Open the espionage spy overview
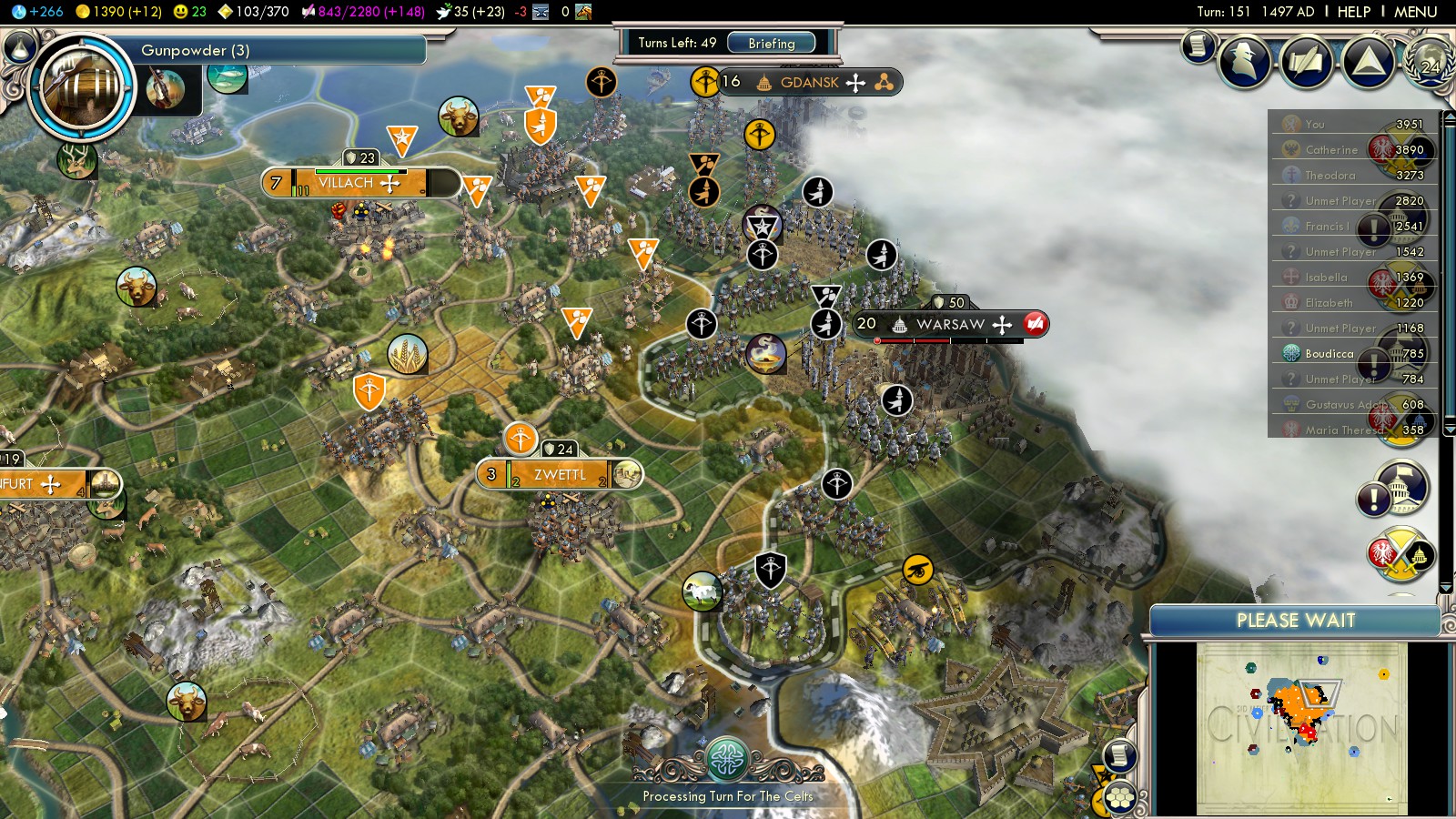This screenshot has height=819, width=1456. [x=1246, y=62]
